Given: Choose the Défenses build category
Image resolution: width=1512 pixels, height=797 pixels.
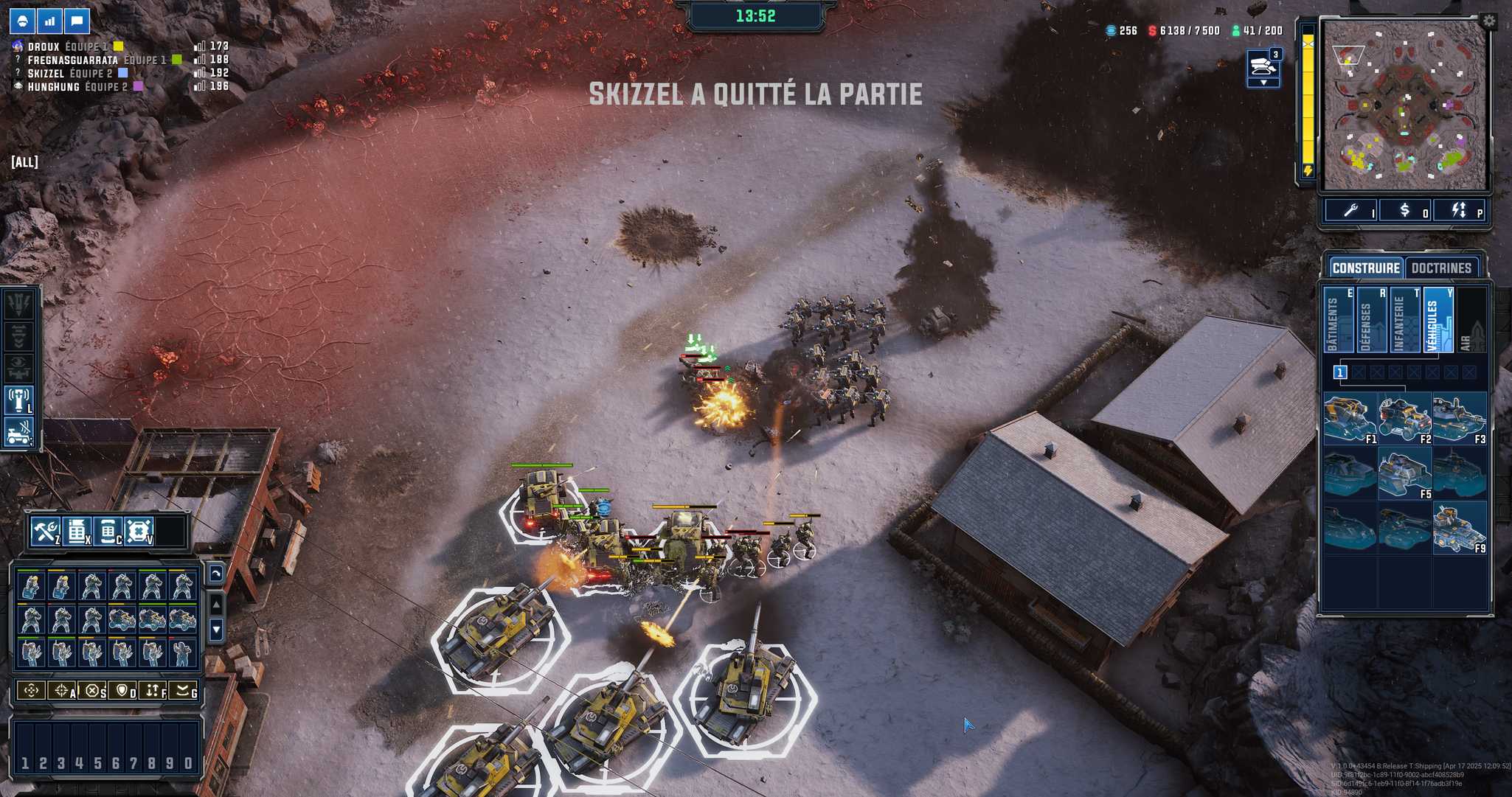Looking at the screenshot, I should tap(1370, 321).
